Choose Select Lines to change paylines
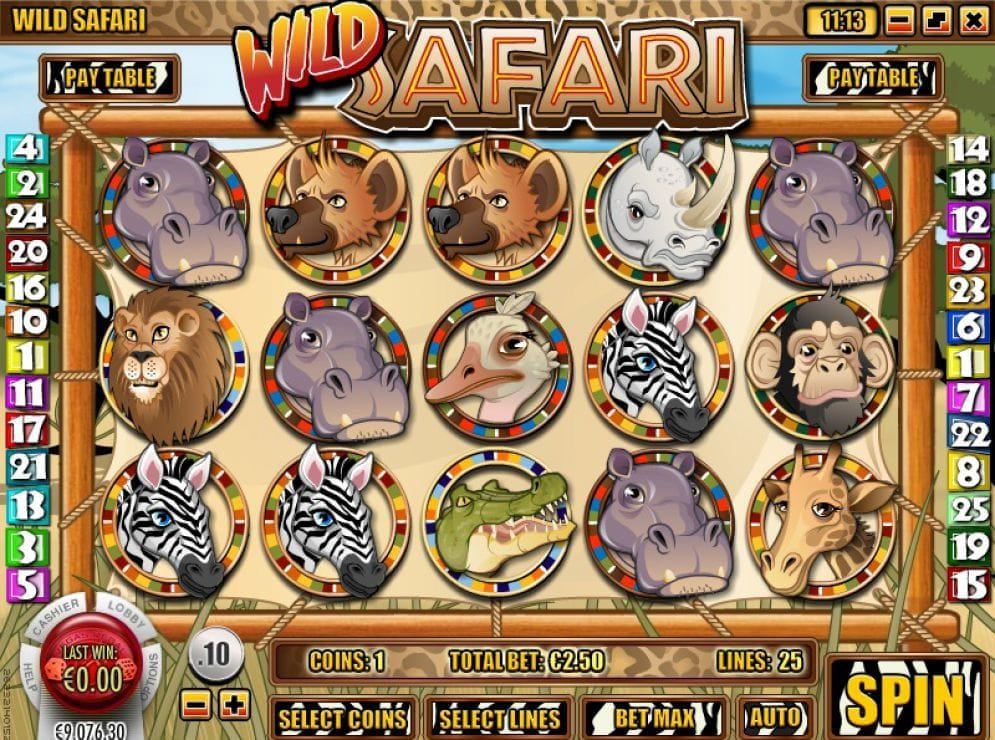This screenshot has width=995, height=740. click(500, 717)
